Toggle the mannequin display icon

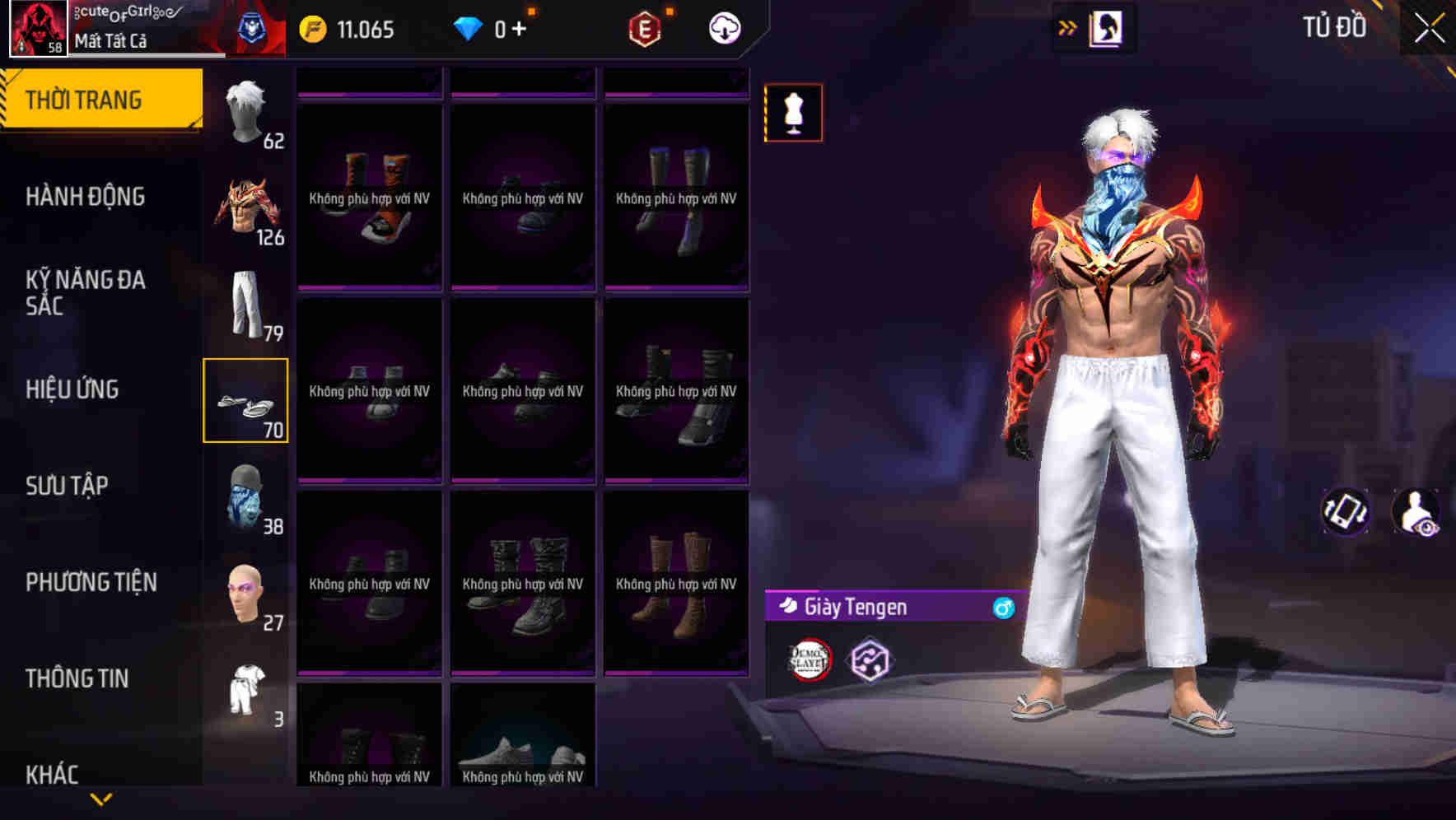point(793,113)
